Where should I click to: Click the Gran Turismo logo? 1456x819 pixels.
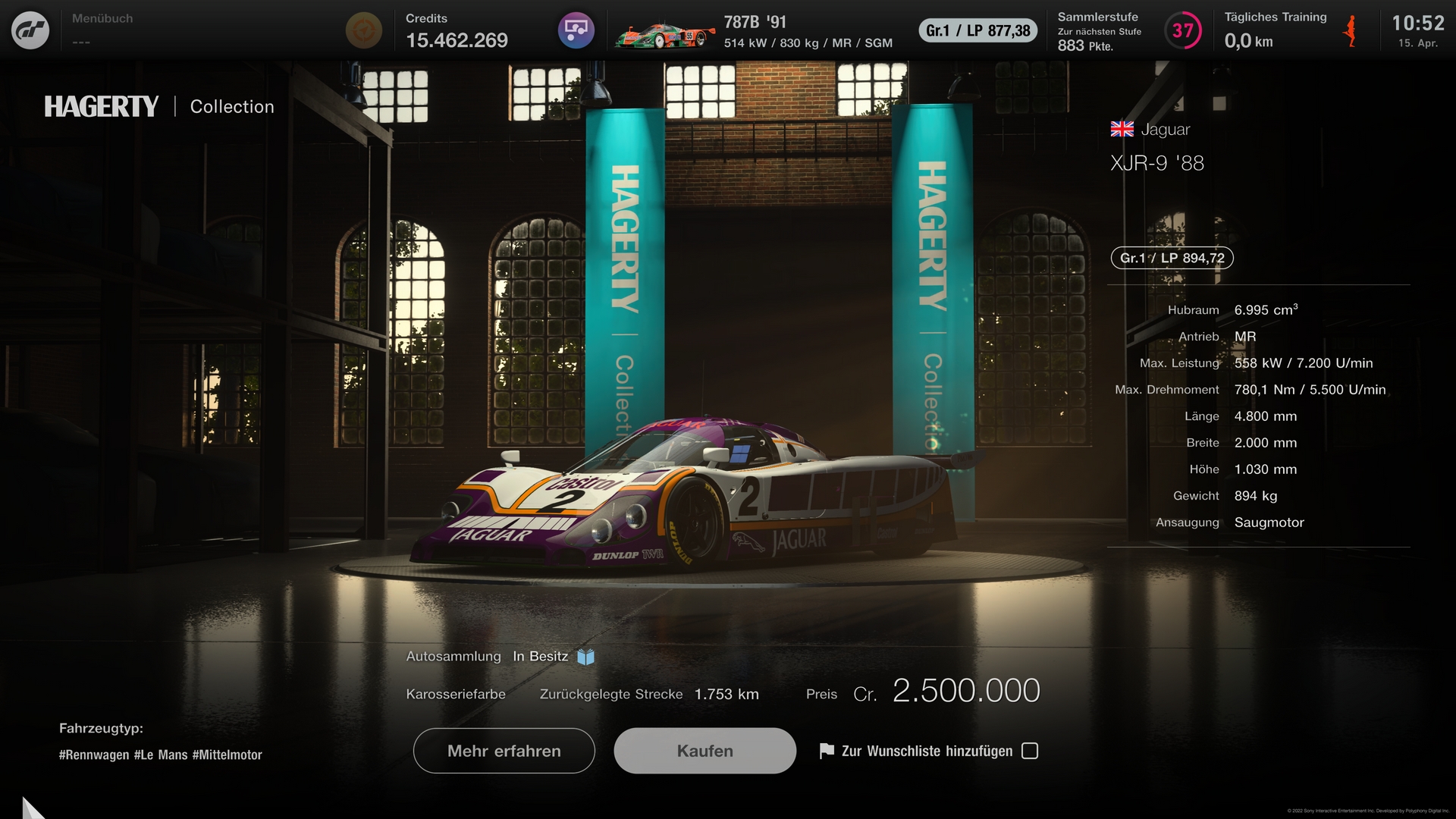pos(30,30)
